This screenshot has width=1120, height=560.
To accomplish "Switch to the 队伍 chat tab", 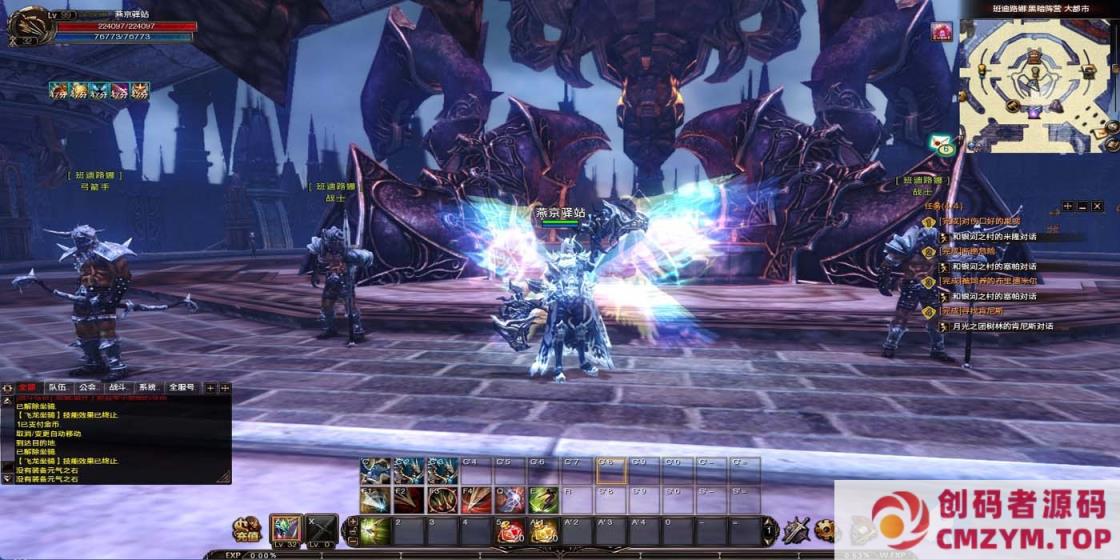I will click(57, 387).
